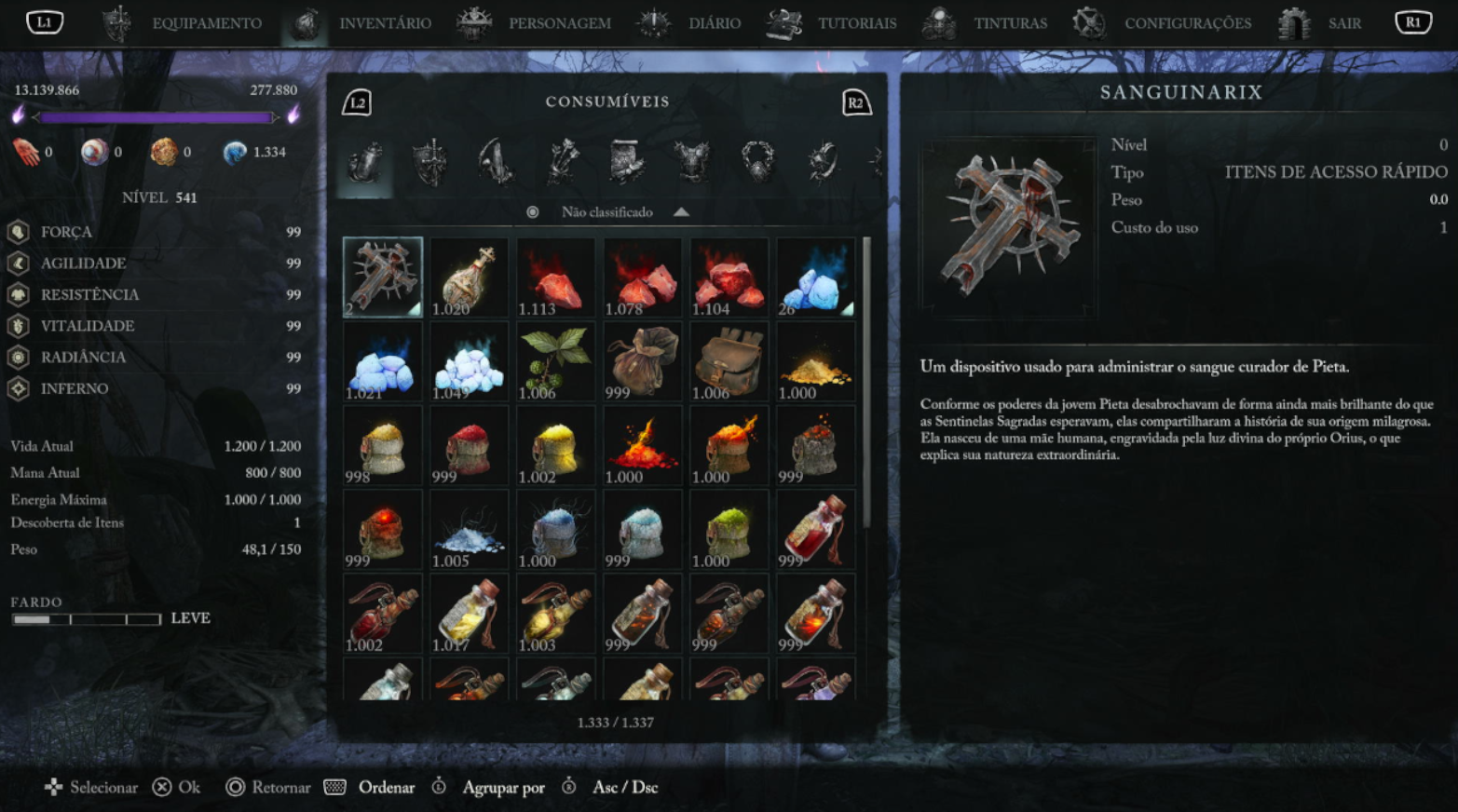Select the round flask item with 1.020 count
The height and width of the screenshot is (812, 1458).
point(469,277)
